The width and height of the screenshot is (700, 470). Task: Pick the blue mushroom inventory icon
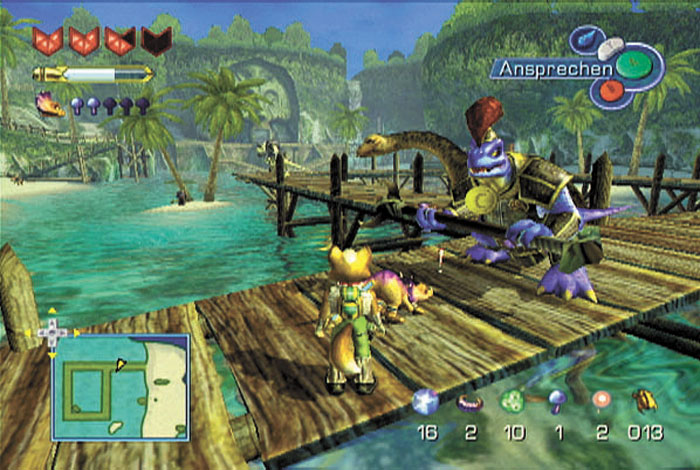click(556, 402)
